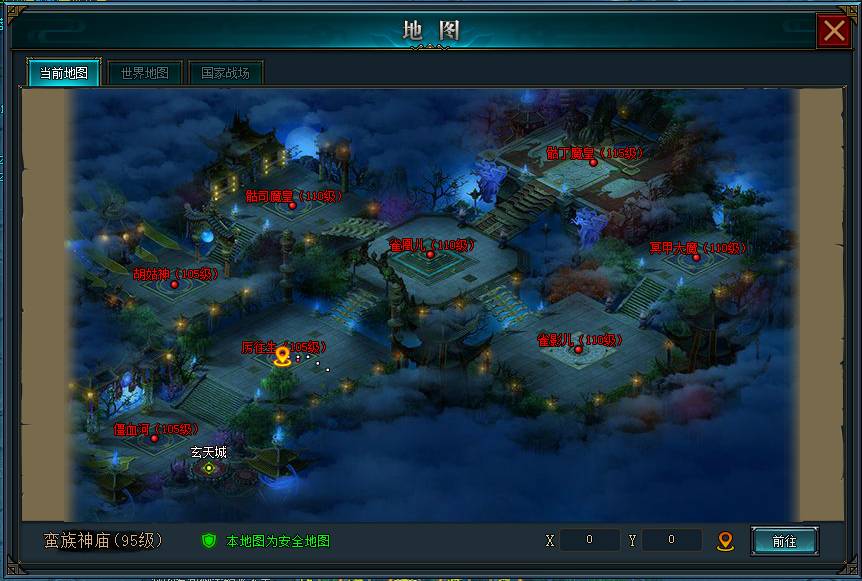Pick the 胡姑神 (105级) map marker

click(x=174, y=284)
